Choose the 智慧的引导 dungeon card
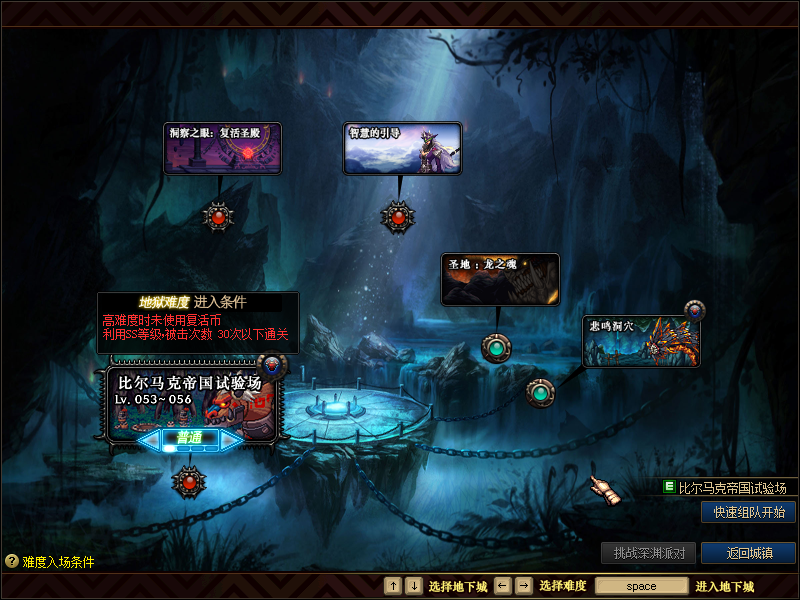Viewport: 800px width, 600px height. (402, 148)
